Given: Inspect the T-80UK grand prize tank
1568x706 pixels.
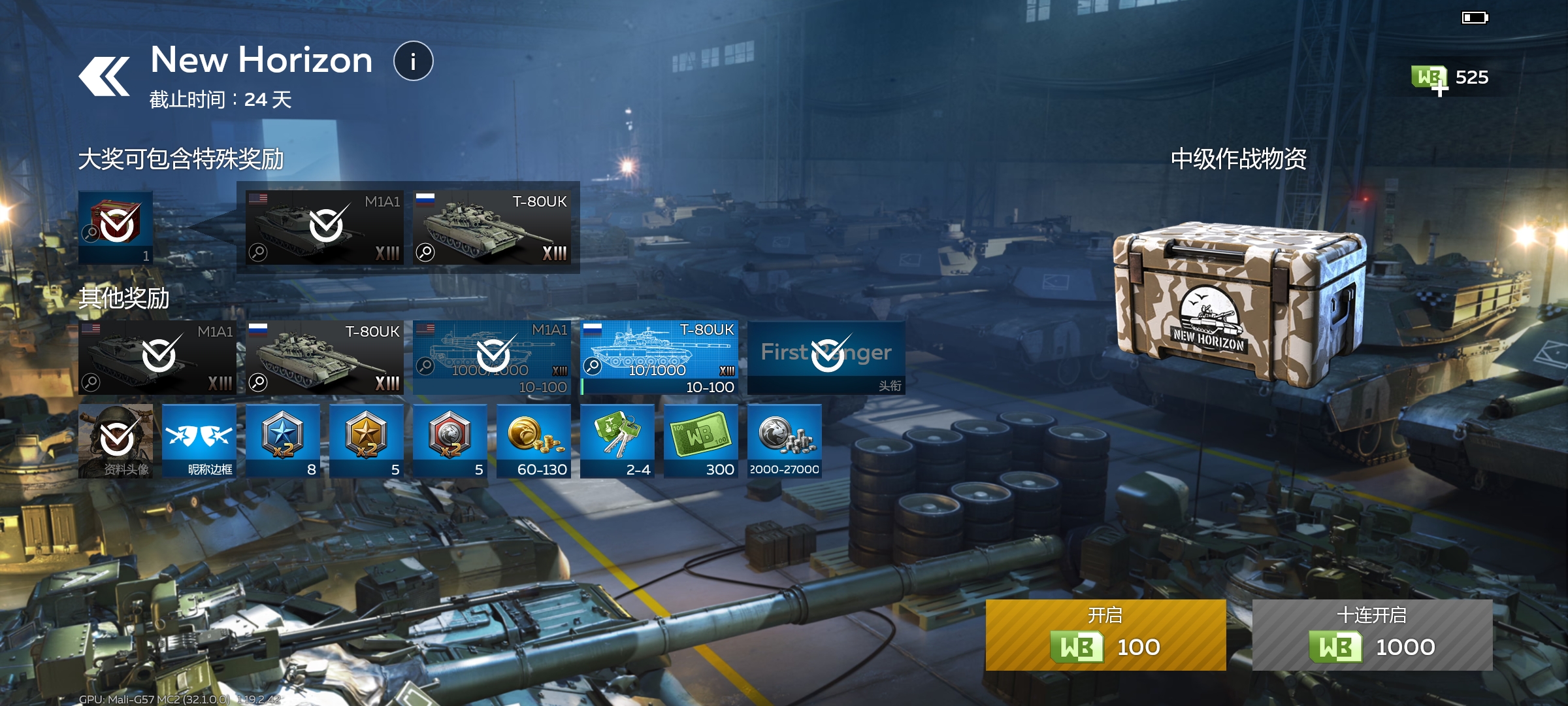Looking at the screenshot, I should point(492,227).
